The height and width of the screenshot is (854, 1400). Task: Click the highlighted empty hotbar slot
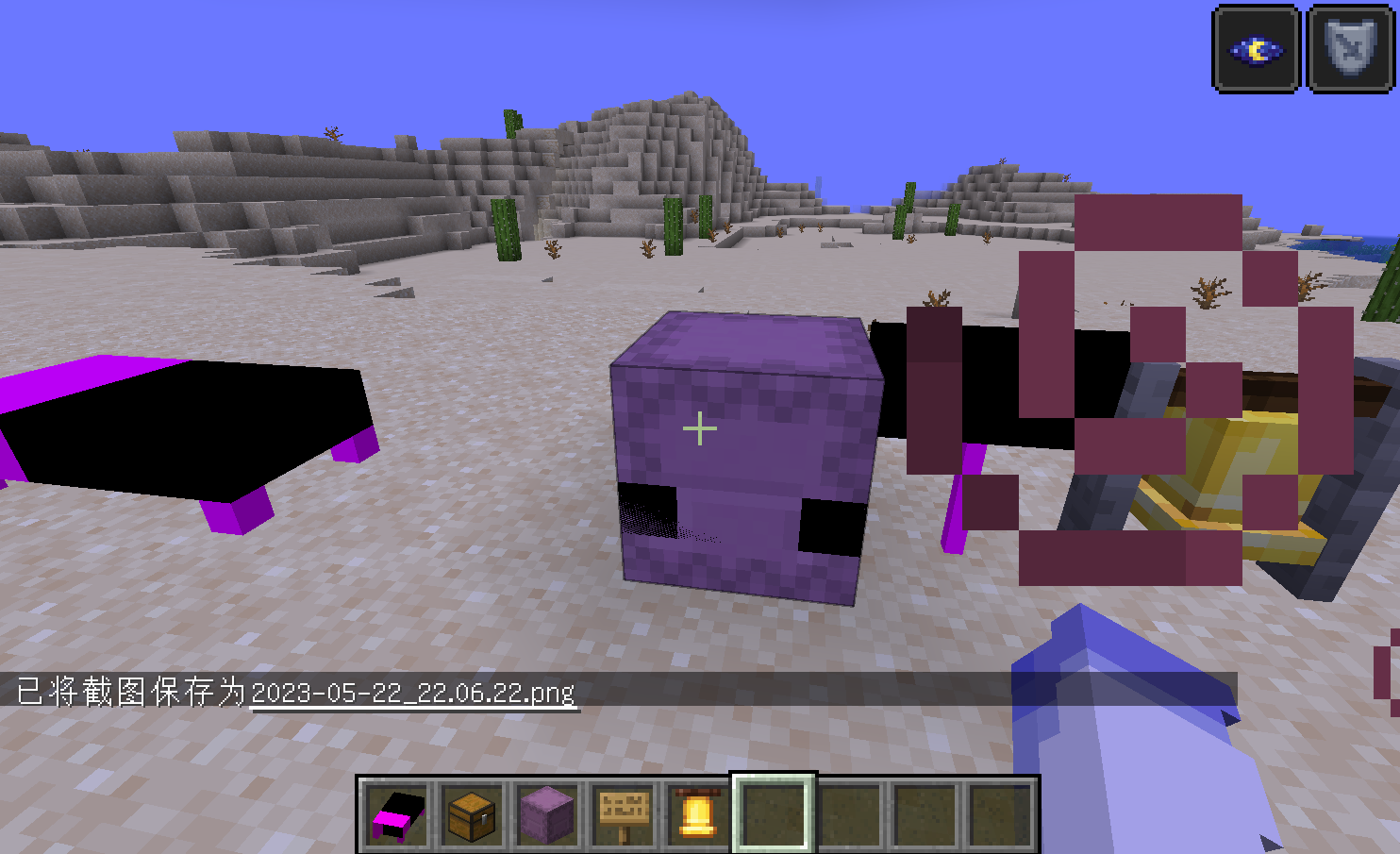773,812
